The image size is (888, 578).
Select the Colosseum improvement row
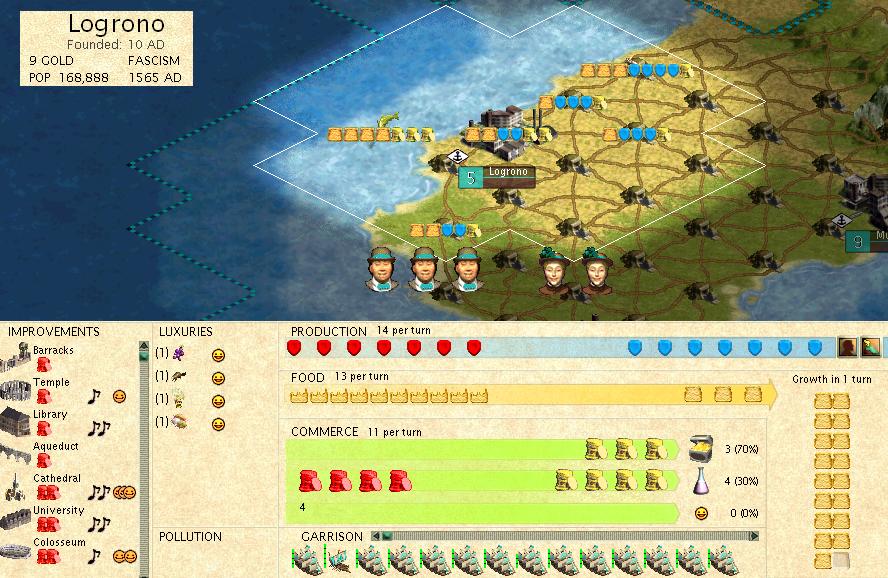click(x=58, y=543)
